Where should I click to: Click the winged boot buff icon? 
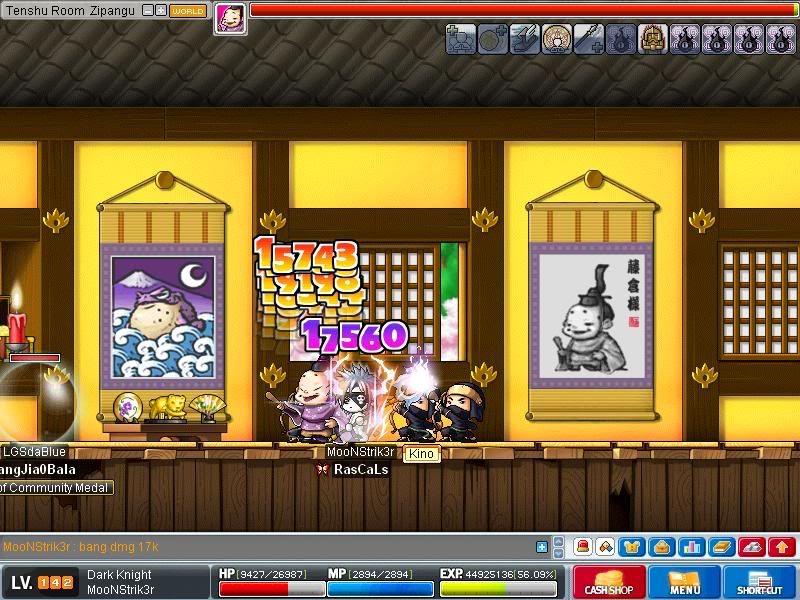point(524,39)
